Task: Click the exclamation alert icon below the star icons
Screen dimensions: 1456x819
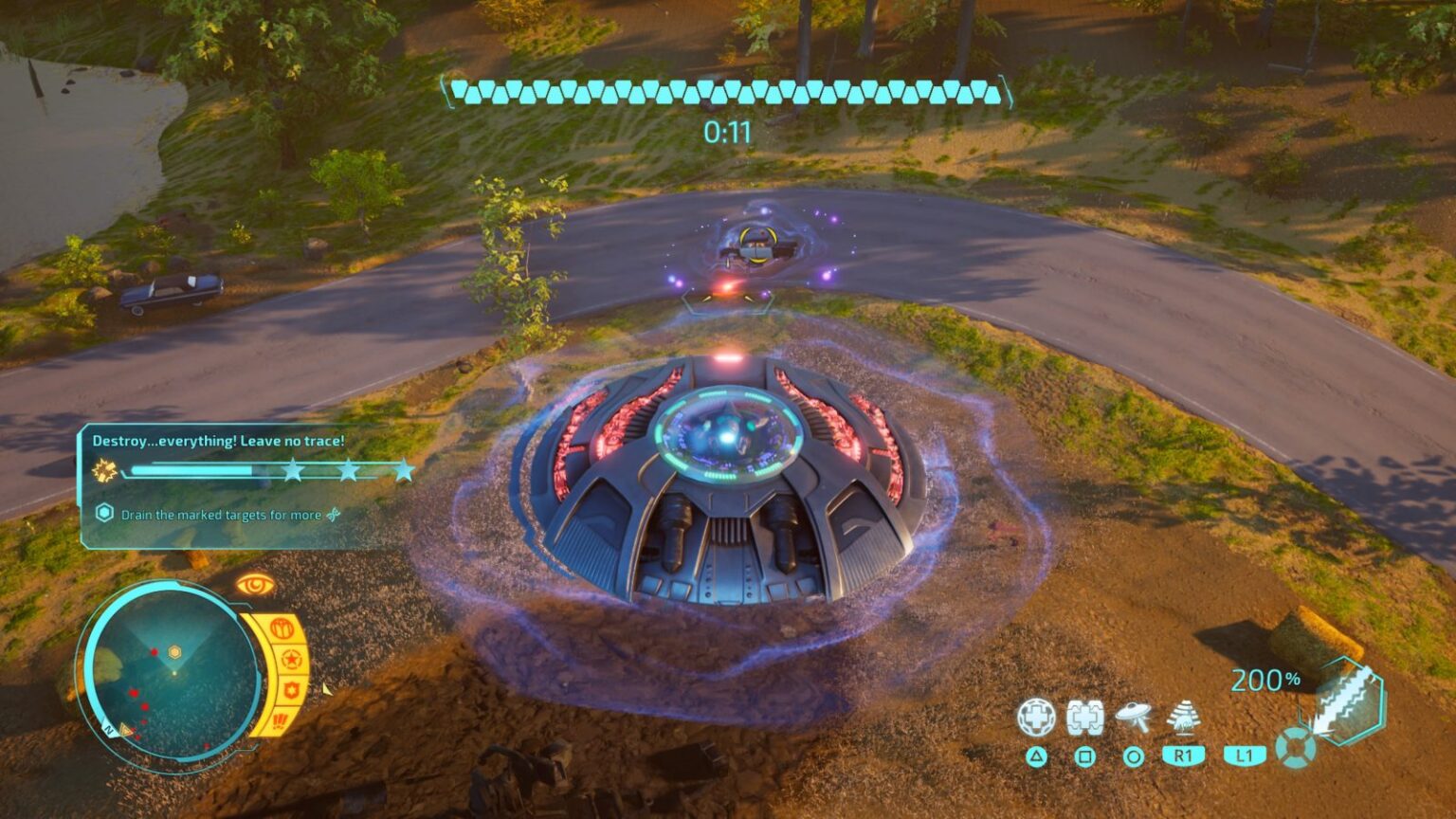Action: pyautogui.click(x=282, y=719)
